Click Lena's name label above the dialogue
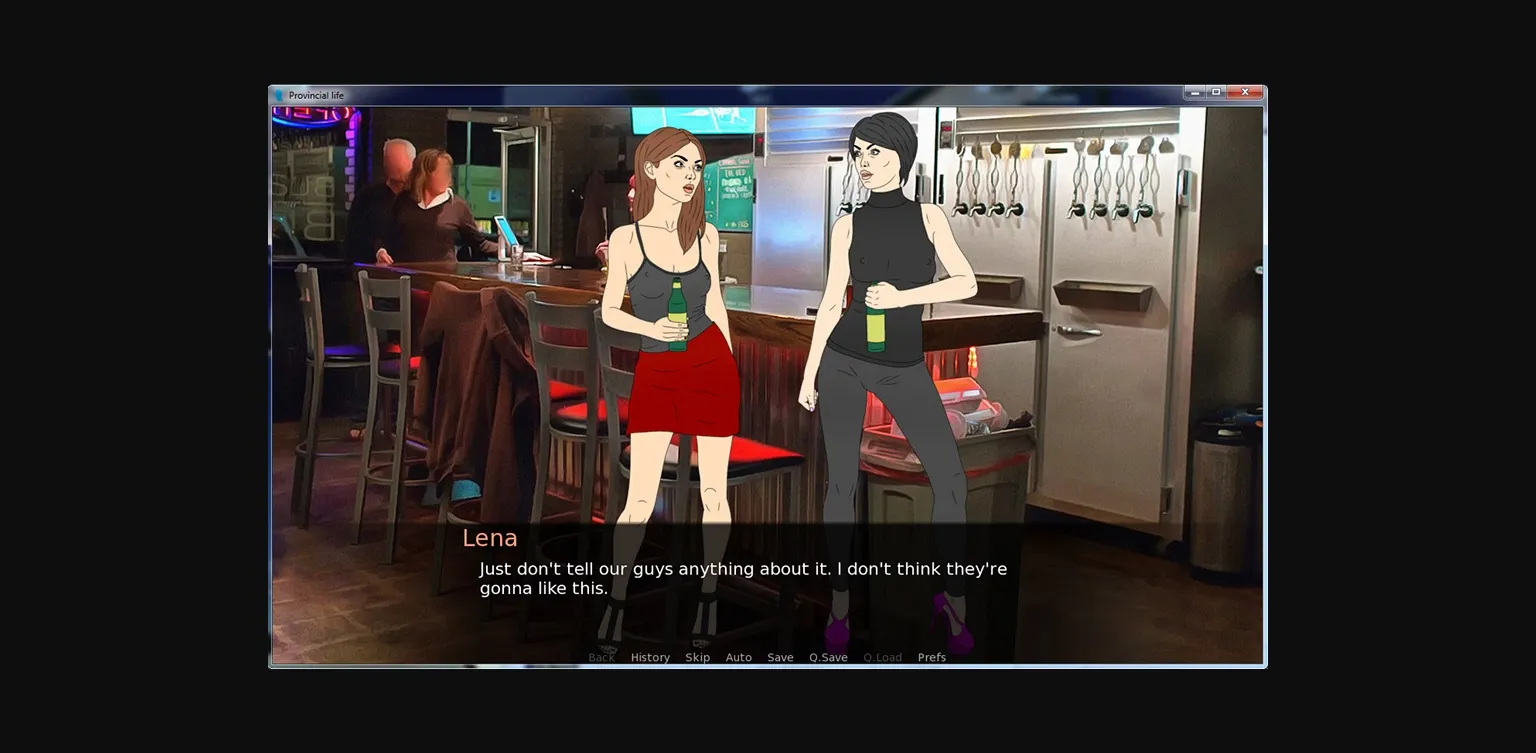Viewport: 1536px width, 753px height. [x=489, y=538]
